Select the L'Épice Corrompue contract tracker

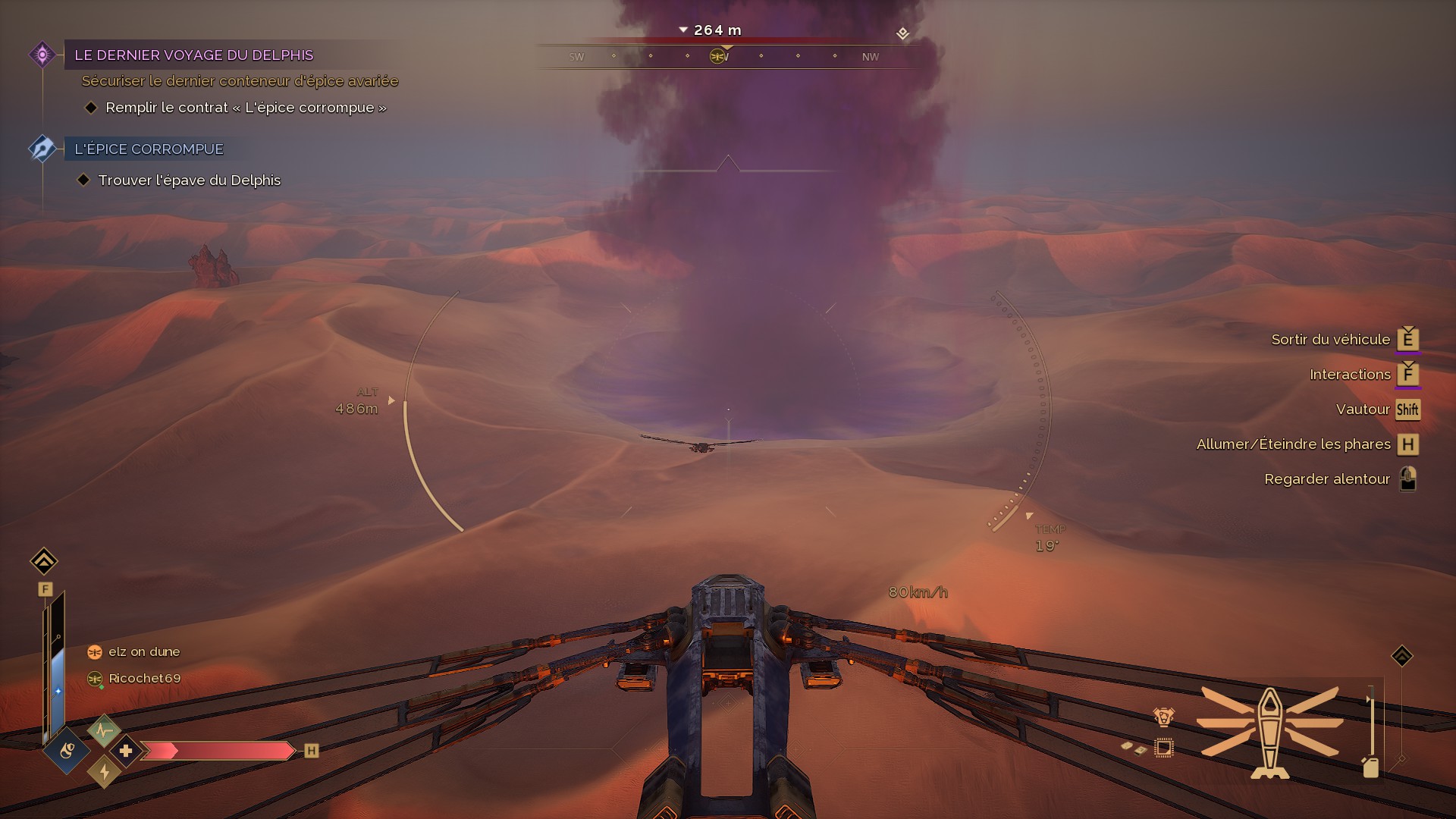(x=149, y=149)
